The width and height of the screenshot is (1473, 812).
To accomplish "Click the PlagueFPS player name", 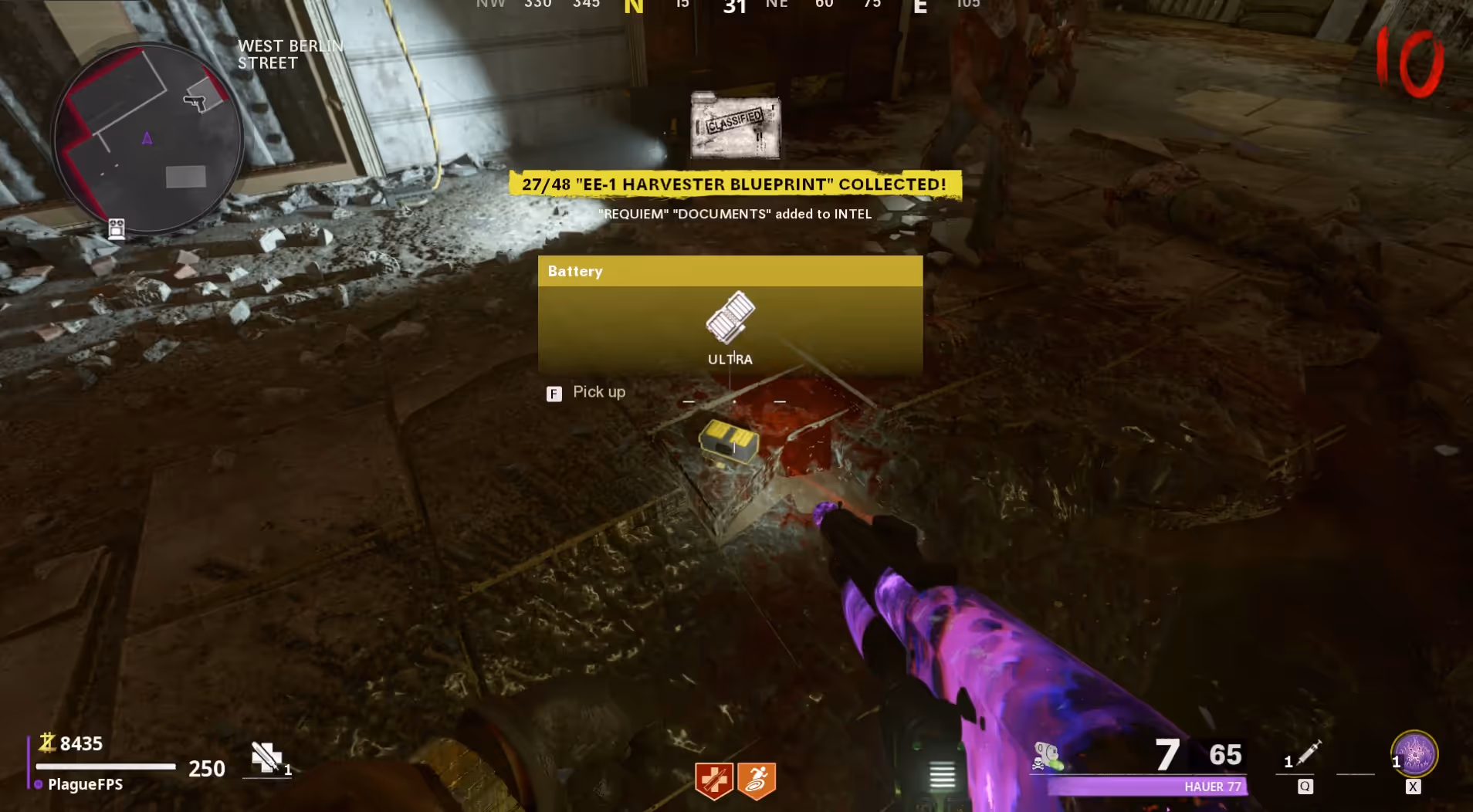I will (85, 784).
